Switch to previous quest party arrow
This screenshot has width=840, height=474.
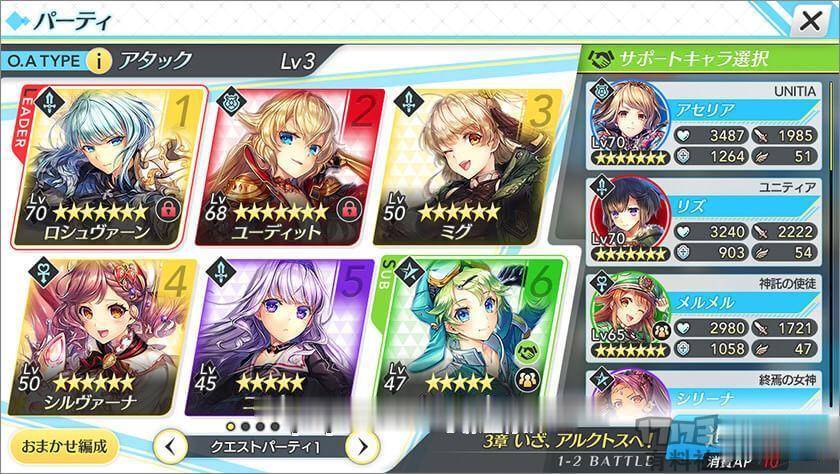coord(170,445)
